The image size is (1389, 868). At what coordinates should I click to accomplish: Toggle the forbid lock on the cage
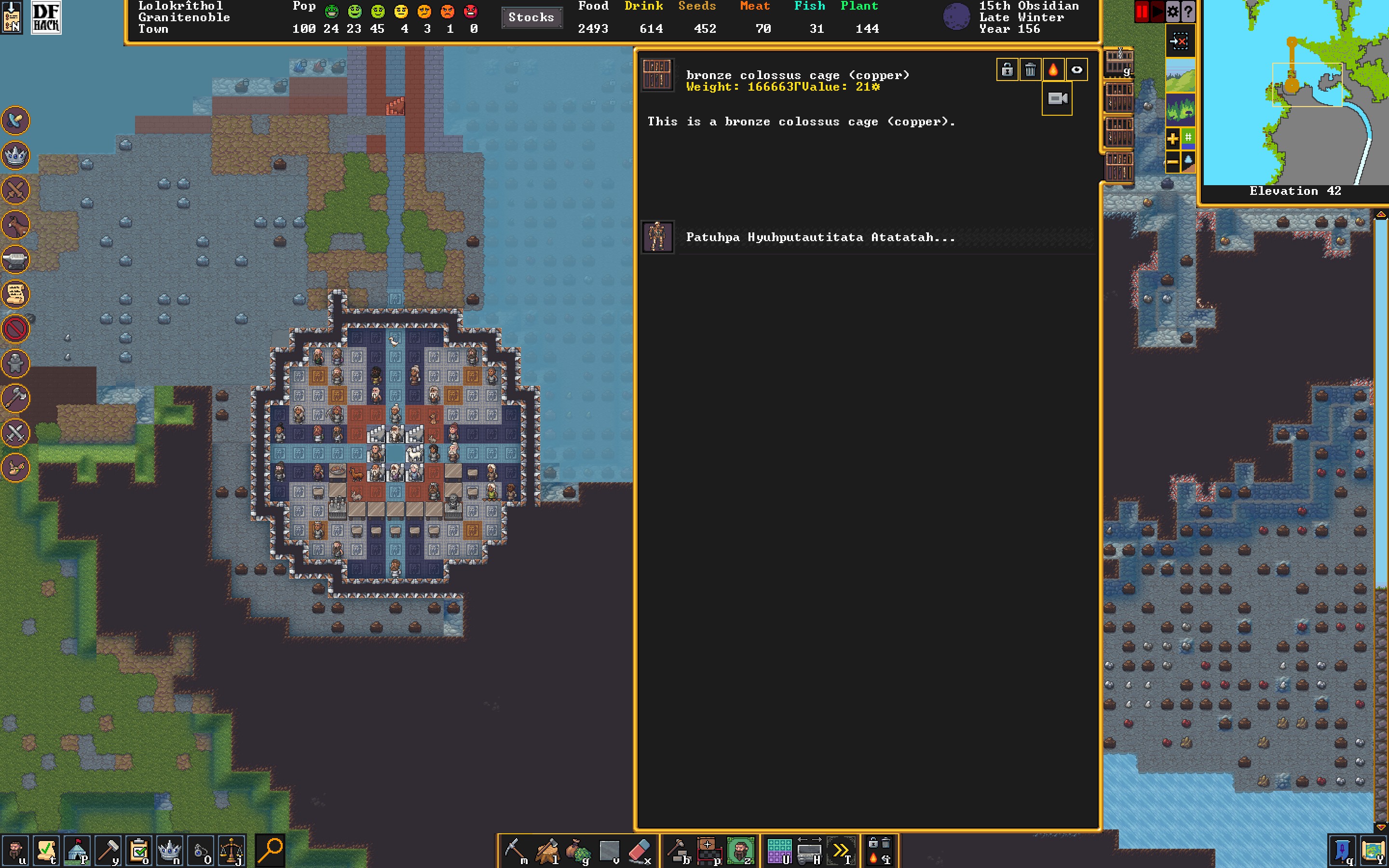(1008, 70)
